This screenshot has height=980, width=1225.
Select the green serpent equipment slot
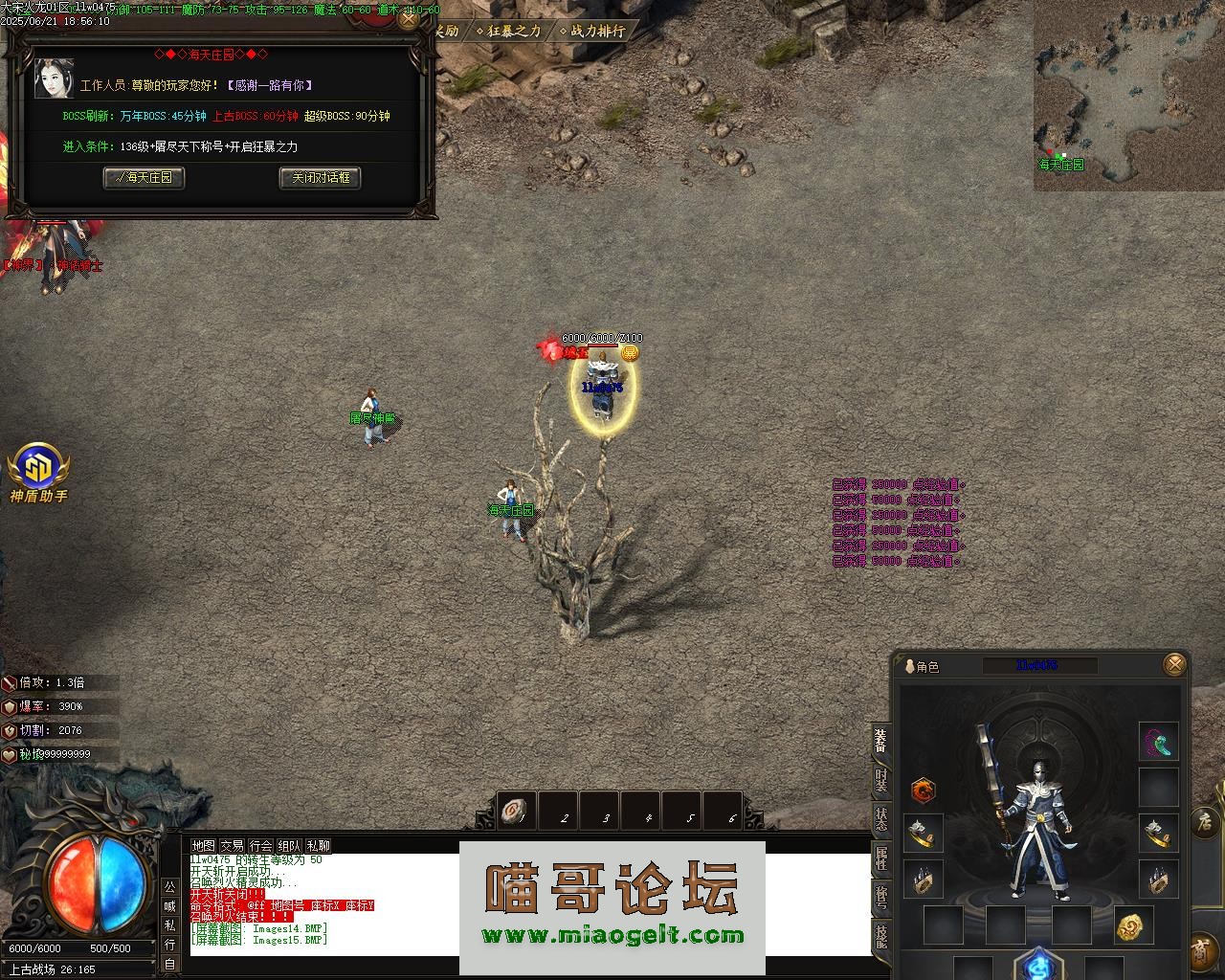1158,743
